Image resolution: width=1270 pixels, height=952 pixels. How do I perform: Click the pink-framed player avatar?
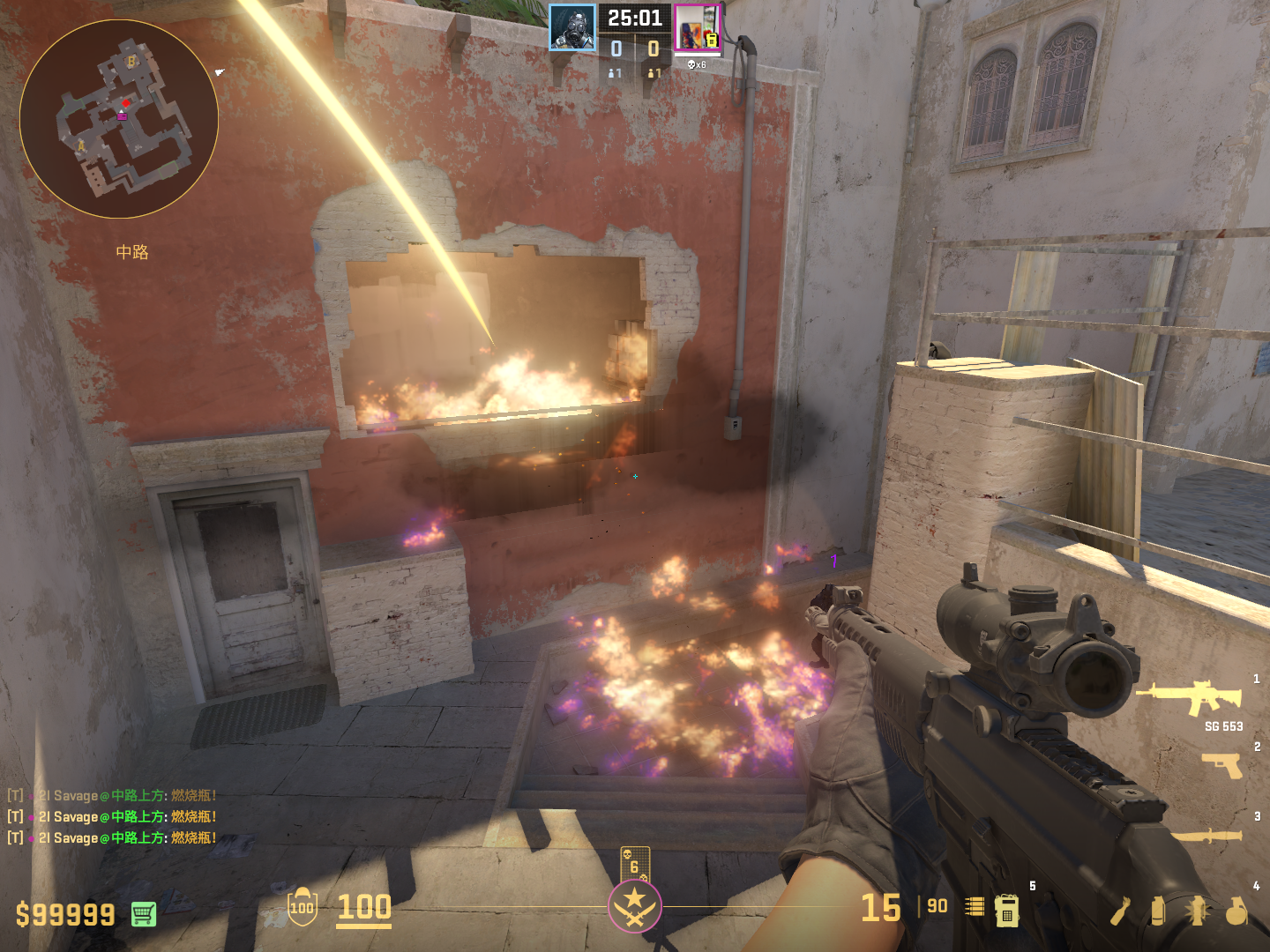point(697,27)
